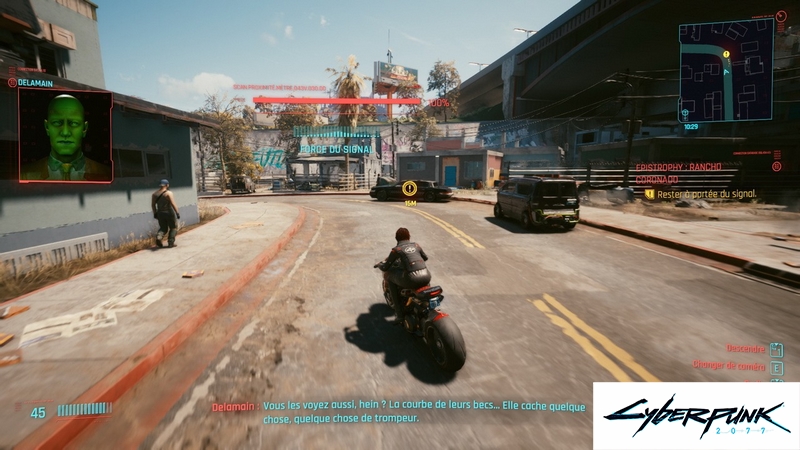Click the Cyberpunk 2077 logo overlay
Screen dimensions: 800x450
[x=695, y=415]
